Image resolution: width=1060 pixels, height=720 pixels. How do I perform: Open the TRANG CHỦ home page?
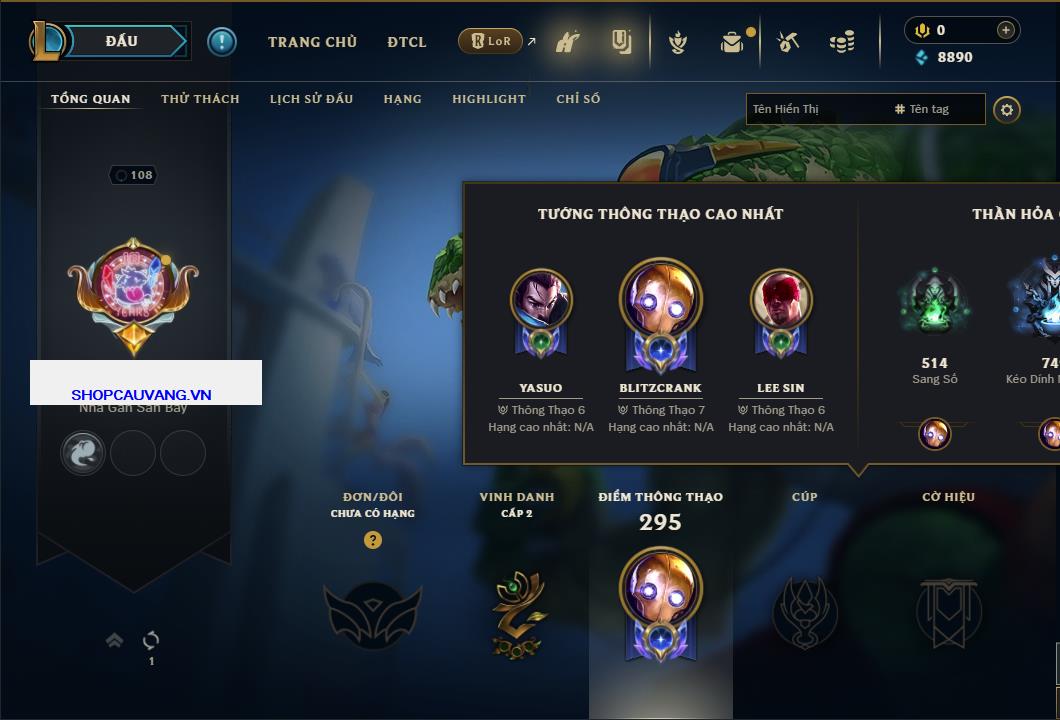tap(312, 42)
